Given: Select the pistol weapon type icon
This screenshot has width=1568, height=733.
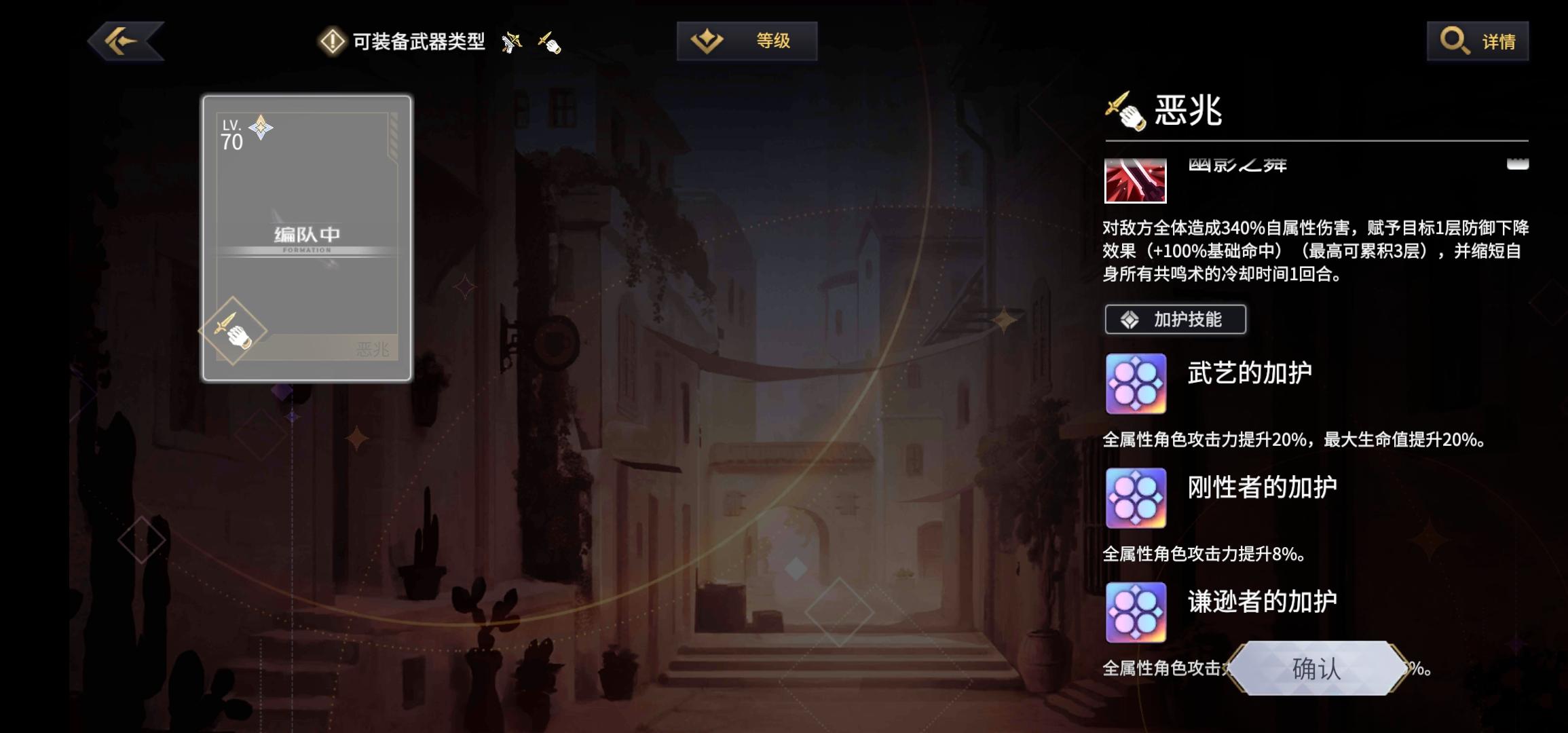Looking at the screenshot, I should point(511,41).
